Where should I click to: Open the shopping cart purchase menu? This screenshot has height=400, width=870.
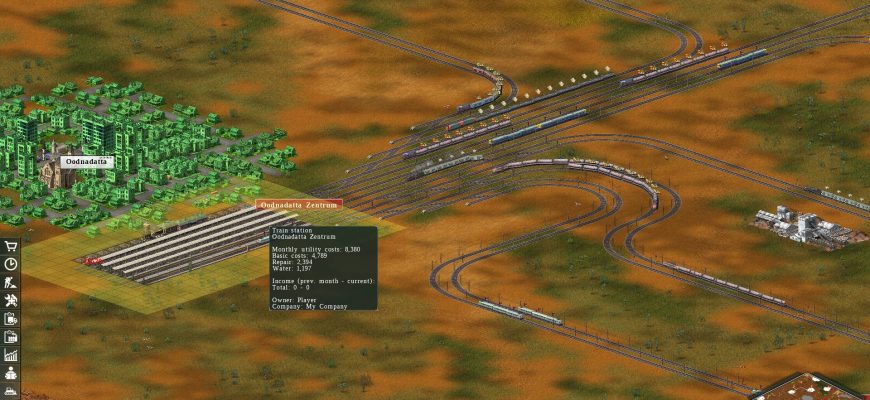pos(11,246)
